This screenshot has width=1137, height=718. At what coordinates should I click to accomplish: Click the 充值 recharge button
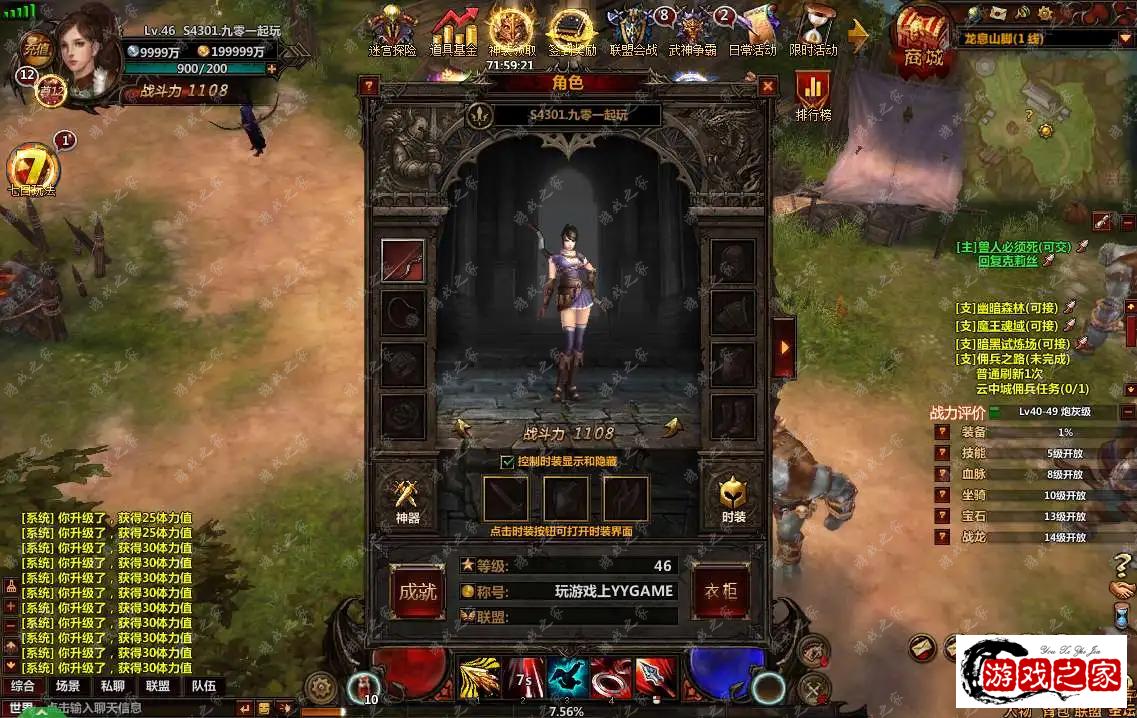[37, 47]
